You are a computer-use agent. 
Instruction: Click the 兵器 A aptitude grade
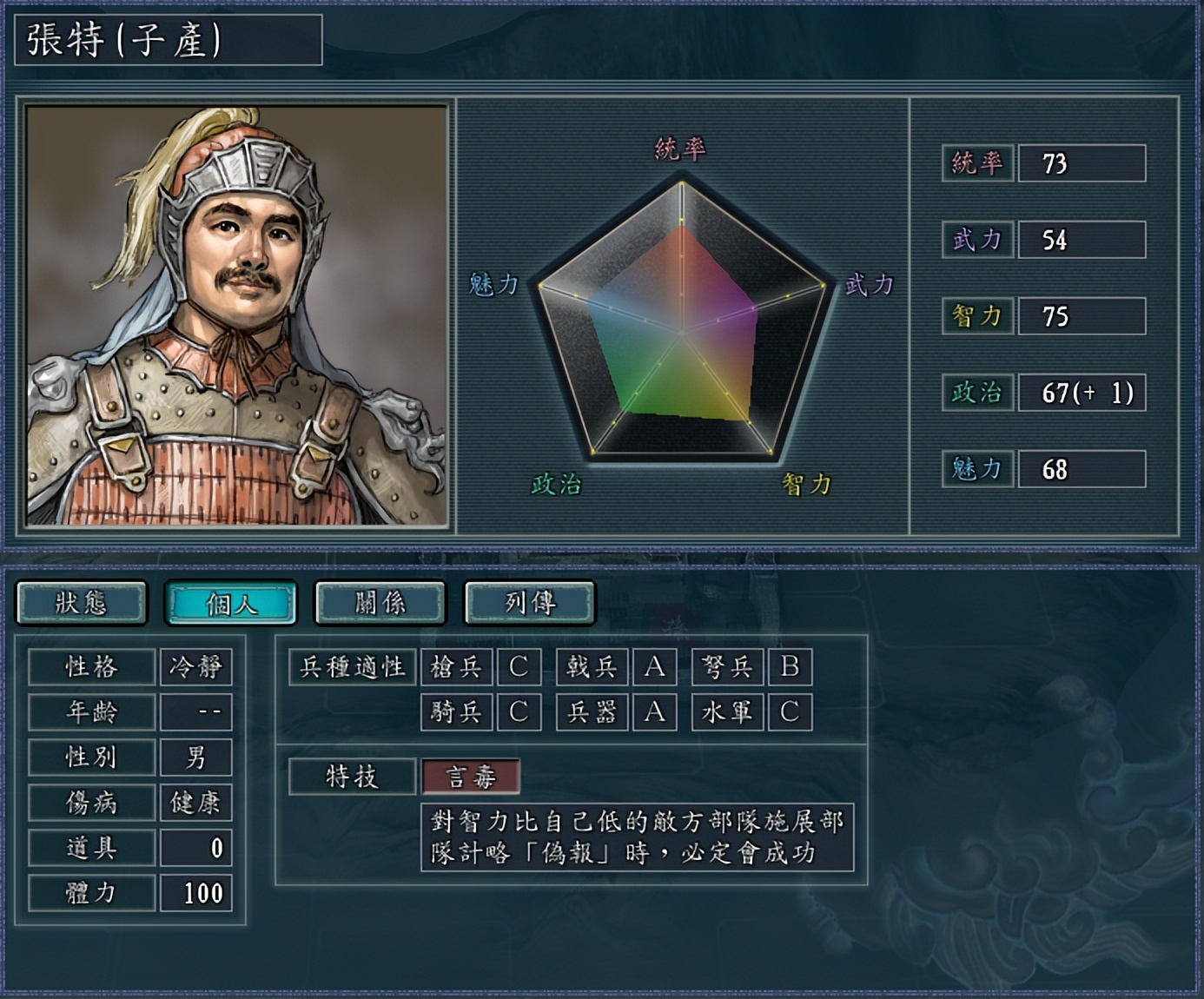[x=655, y=712]
